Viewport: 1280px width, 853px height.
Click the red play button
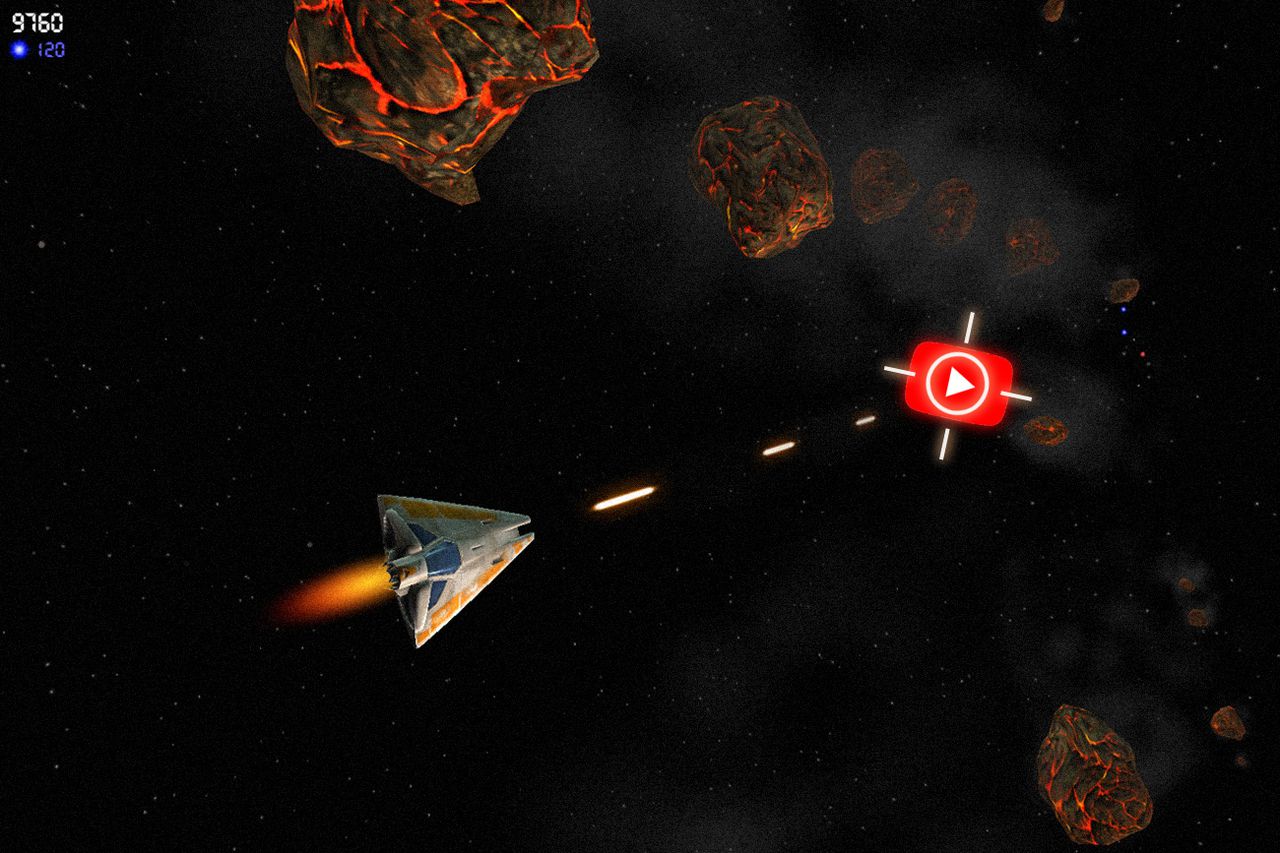(x=958, y=383)
